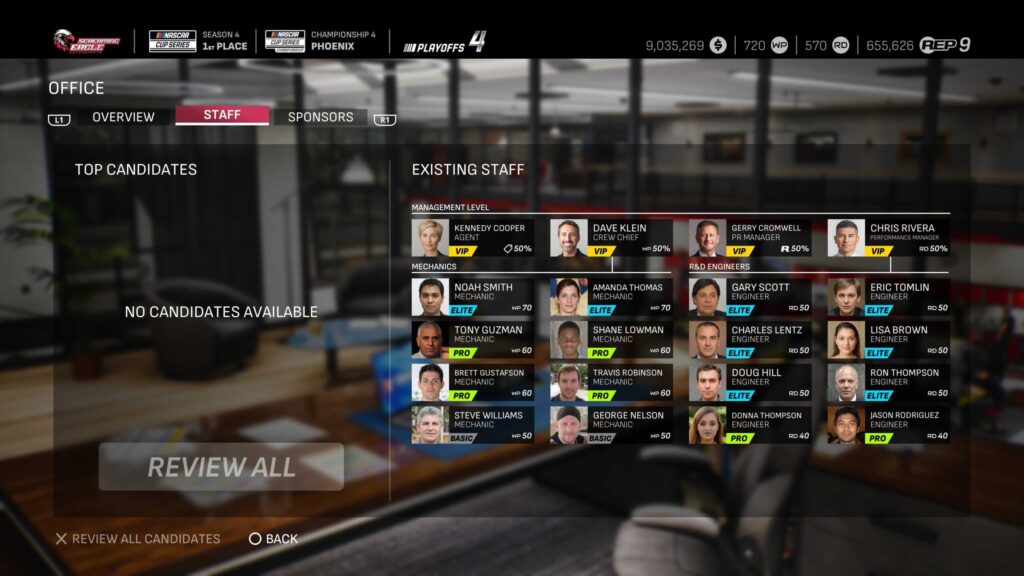
Task: Choose engineer Lisa Brown's card
Action: [x=888, y=340]
